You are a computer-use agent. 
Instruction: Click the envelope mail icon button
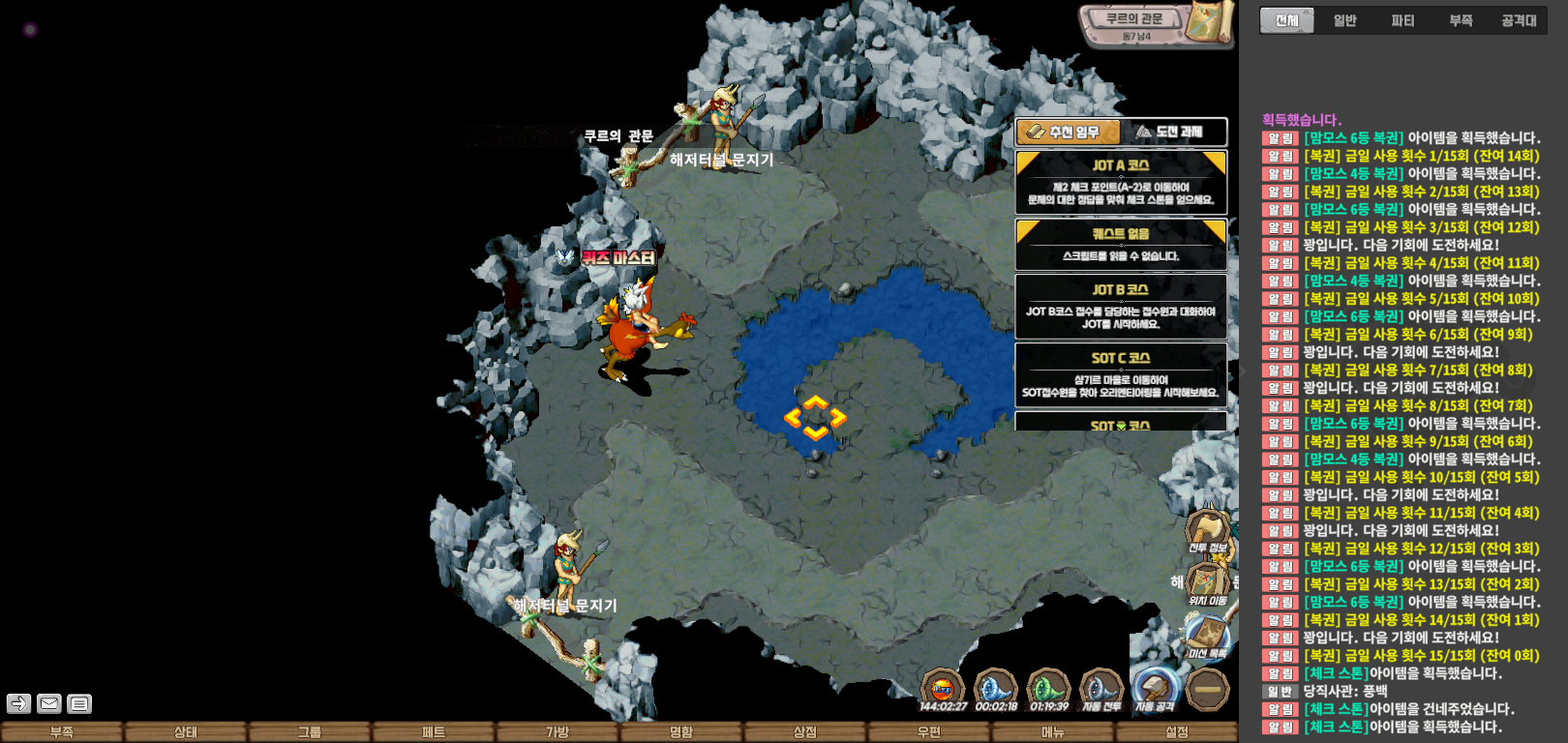click(49, 703)
